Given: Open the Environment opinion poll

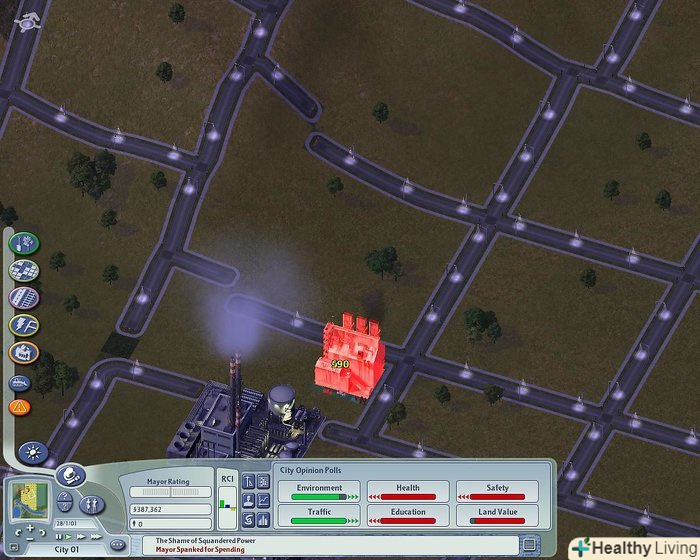Looking at the screenshot, I should (318, 491).
